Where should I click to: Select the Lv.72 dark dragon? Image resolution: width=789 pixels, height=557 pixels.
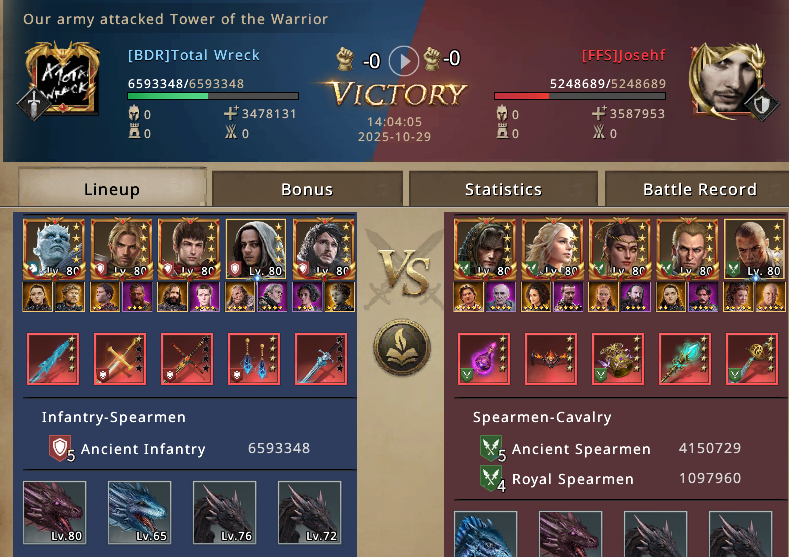point(309,512)
